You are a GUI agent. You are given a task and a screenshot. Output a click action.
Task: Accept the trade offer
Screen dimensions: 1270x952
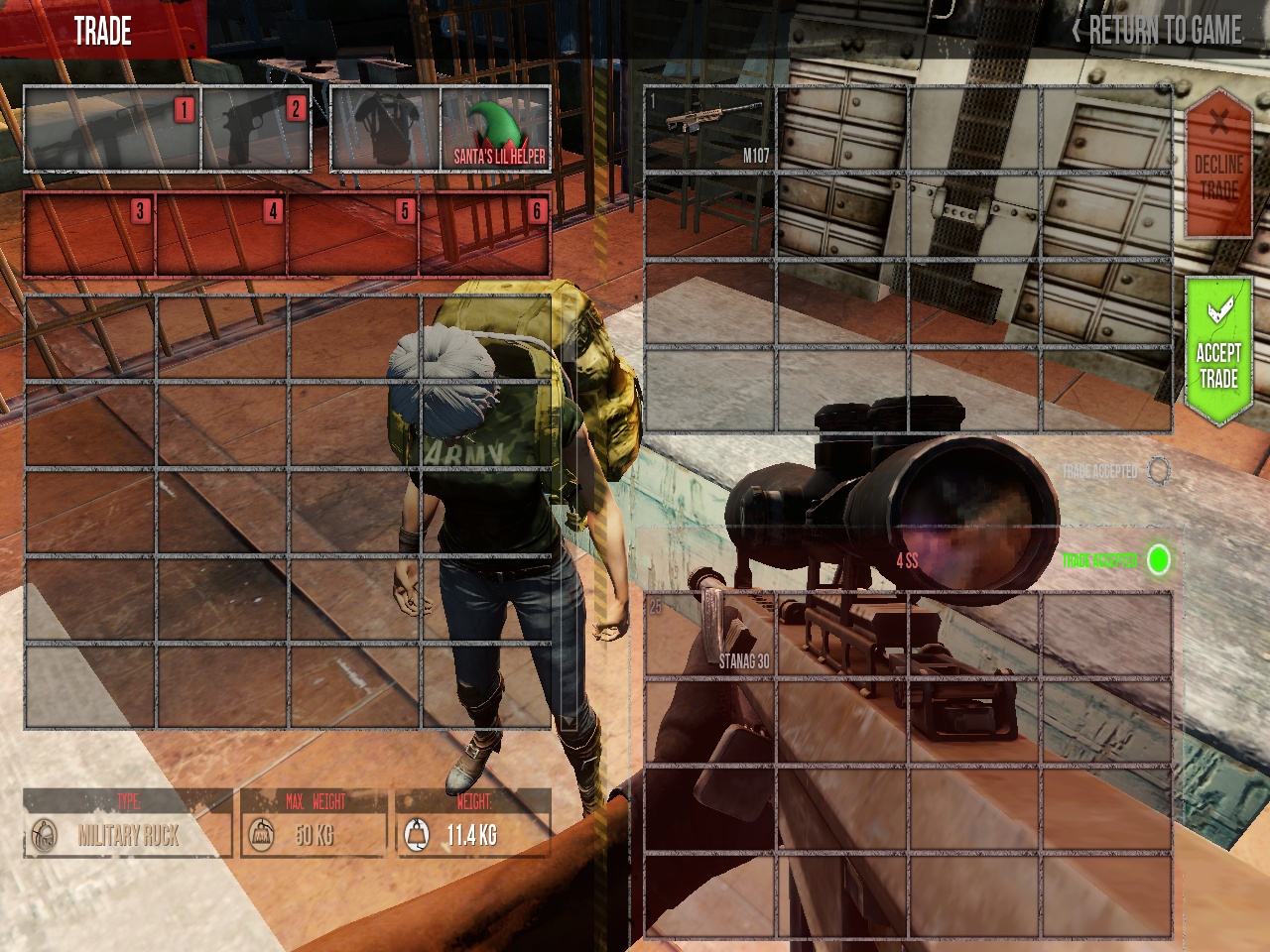[1218, 352]
